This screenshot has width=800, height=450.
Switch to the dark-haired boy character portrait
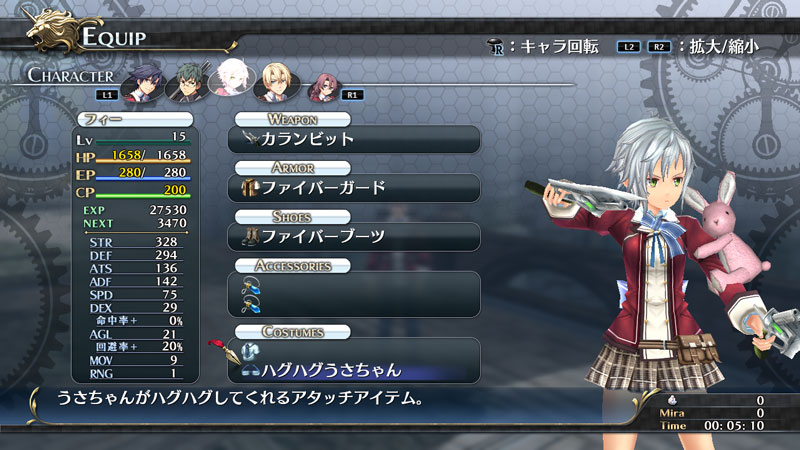(143, 81)
